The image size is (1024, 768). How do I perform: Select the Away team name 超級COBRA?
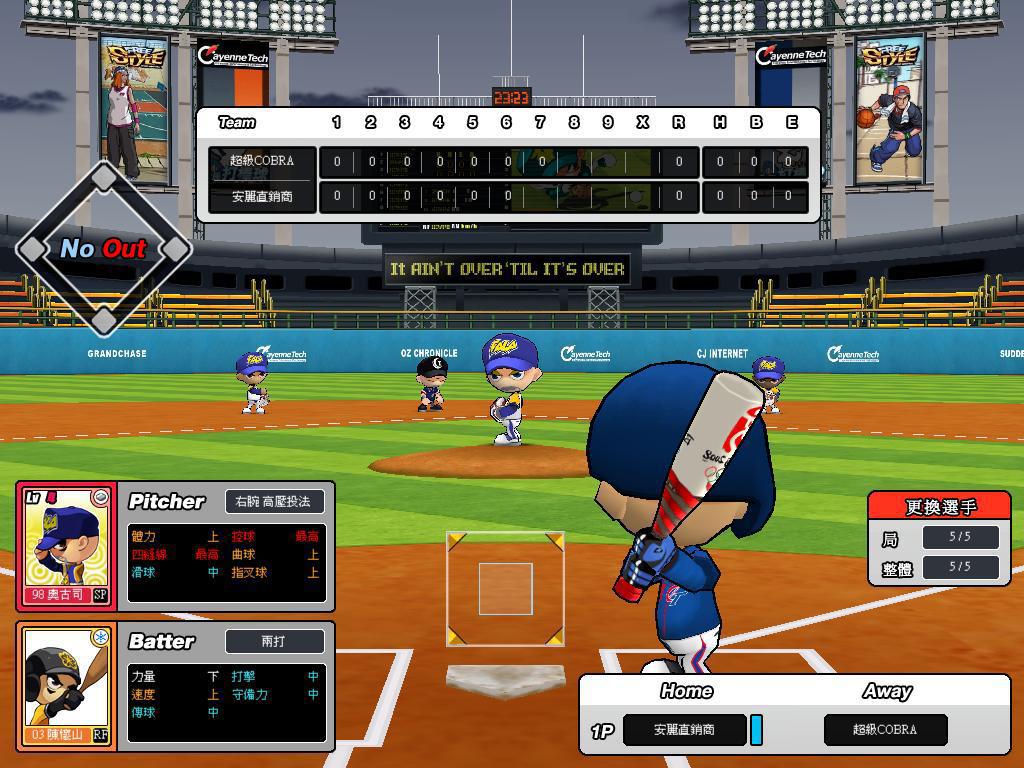pyautogui.click(x=885, y=730)
